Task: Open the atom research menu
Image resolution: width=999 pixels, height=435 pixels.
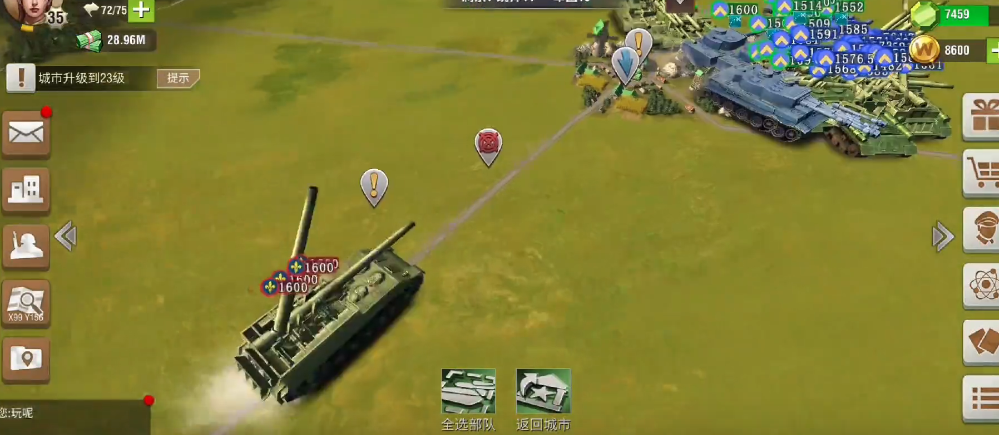Action: 982,286
